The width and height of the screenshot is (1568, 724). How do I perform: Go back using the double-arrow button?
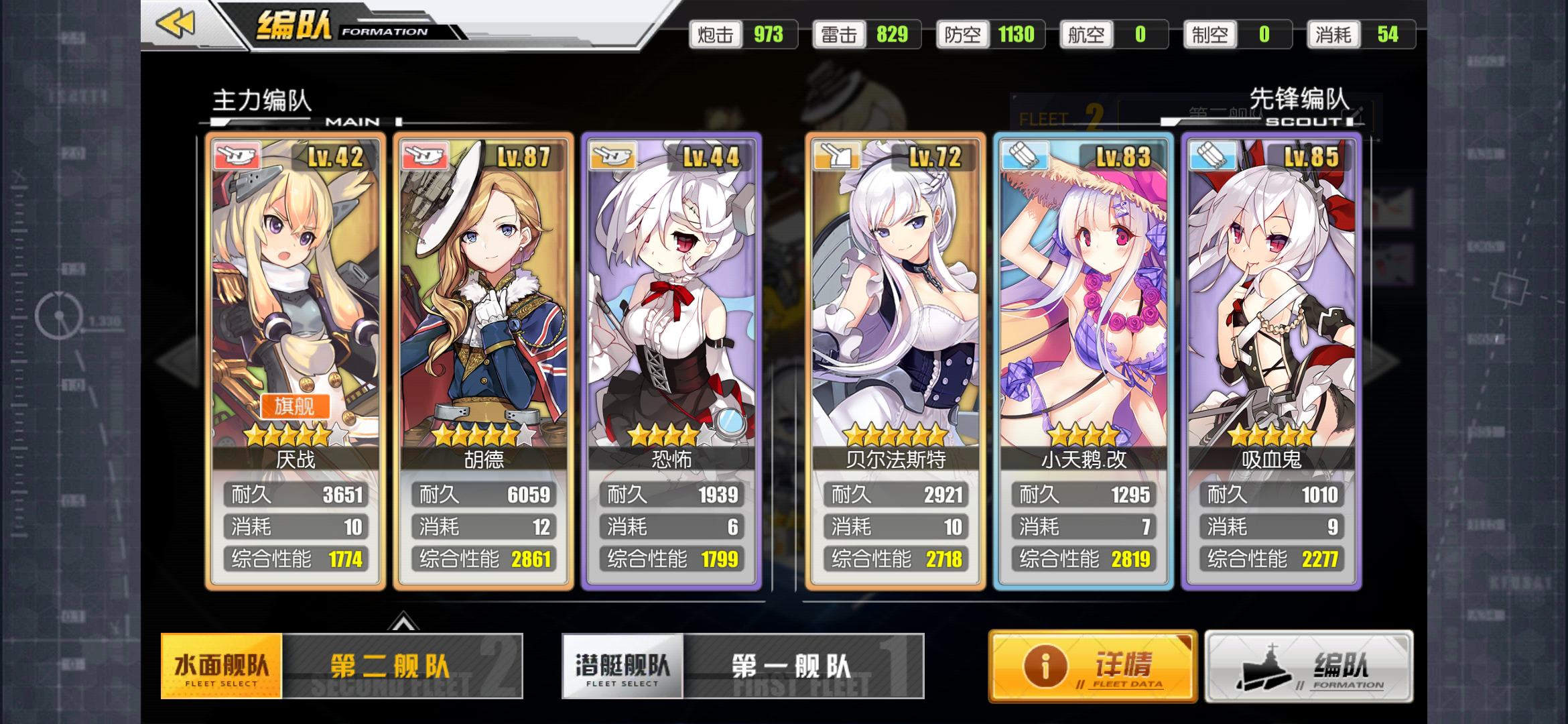(x=176, y=24)
